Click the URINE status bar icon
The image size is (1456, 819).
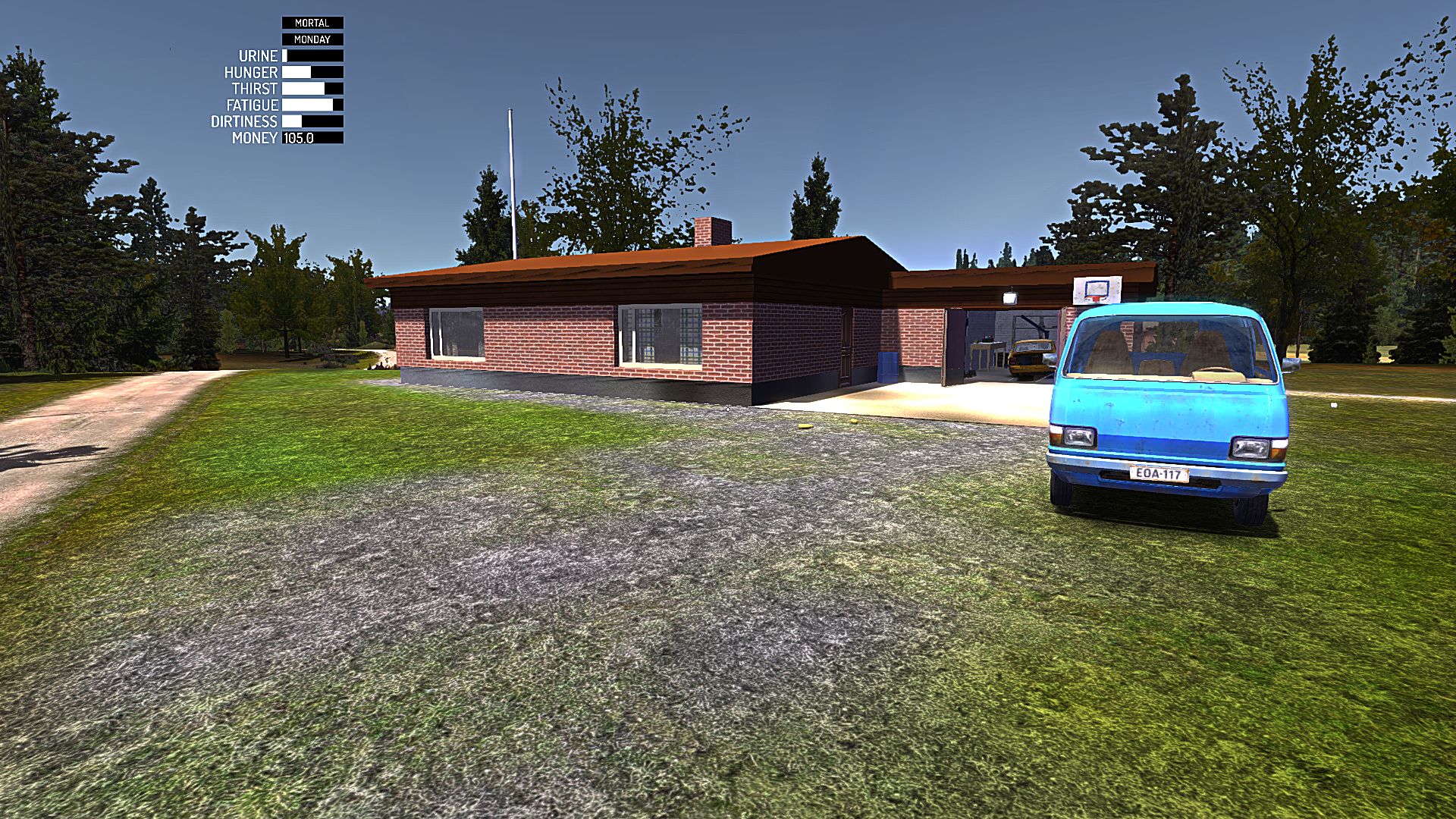[x=311, y=55]
